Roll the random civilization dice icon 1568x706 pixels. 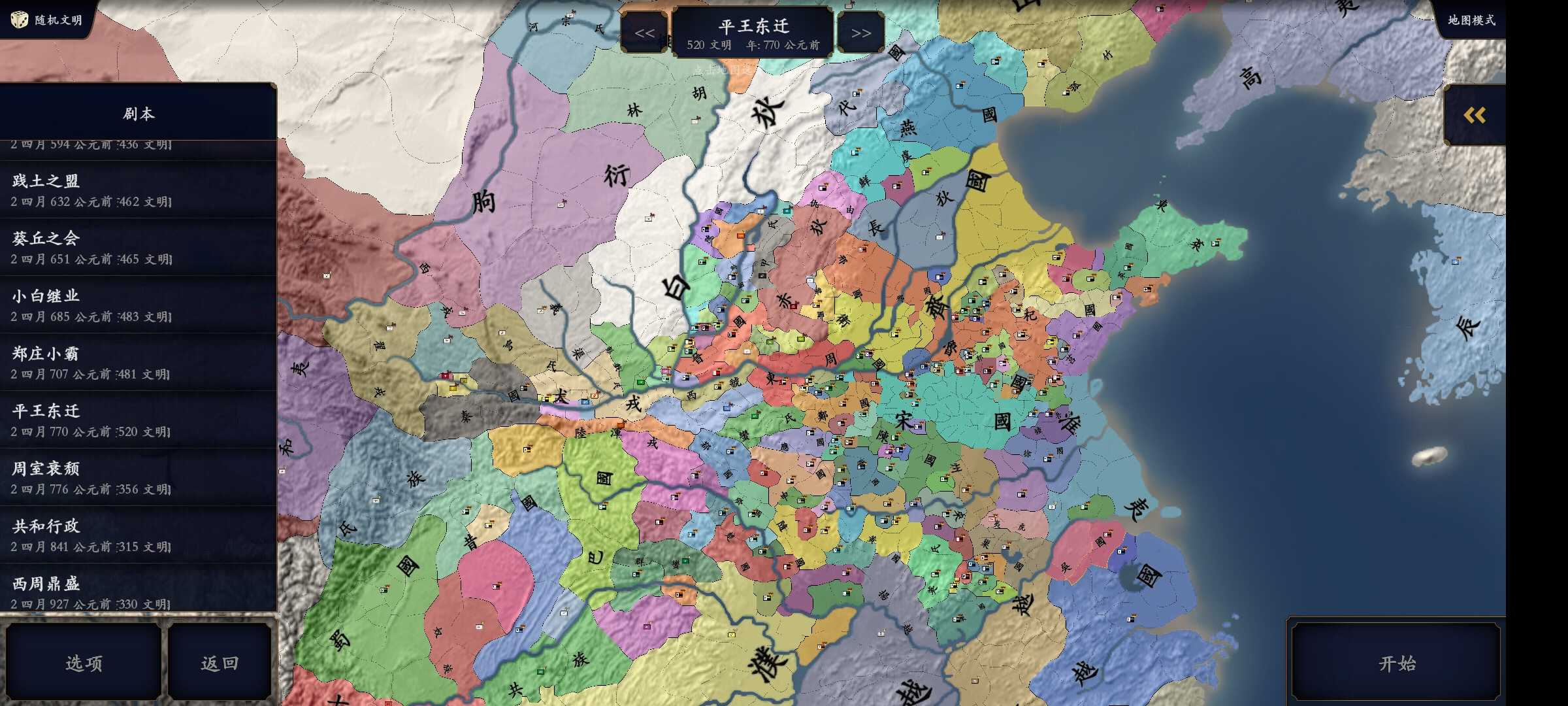(x=20, y=20)
